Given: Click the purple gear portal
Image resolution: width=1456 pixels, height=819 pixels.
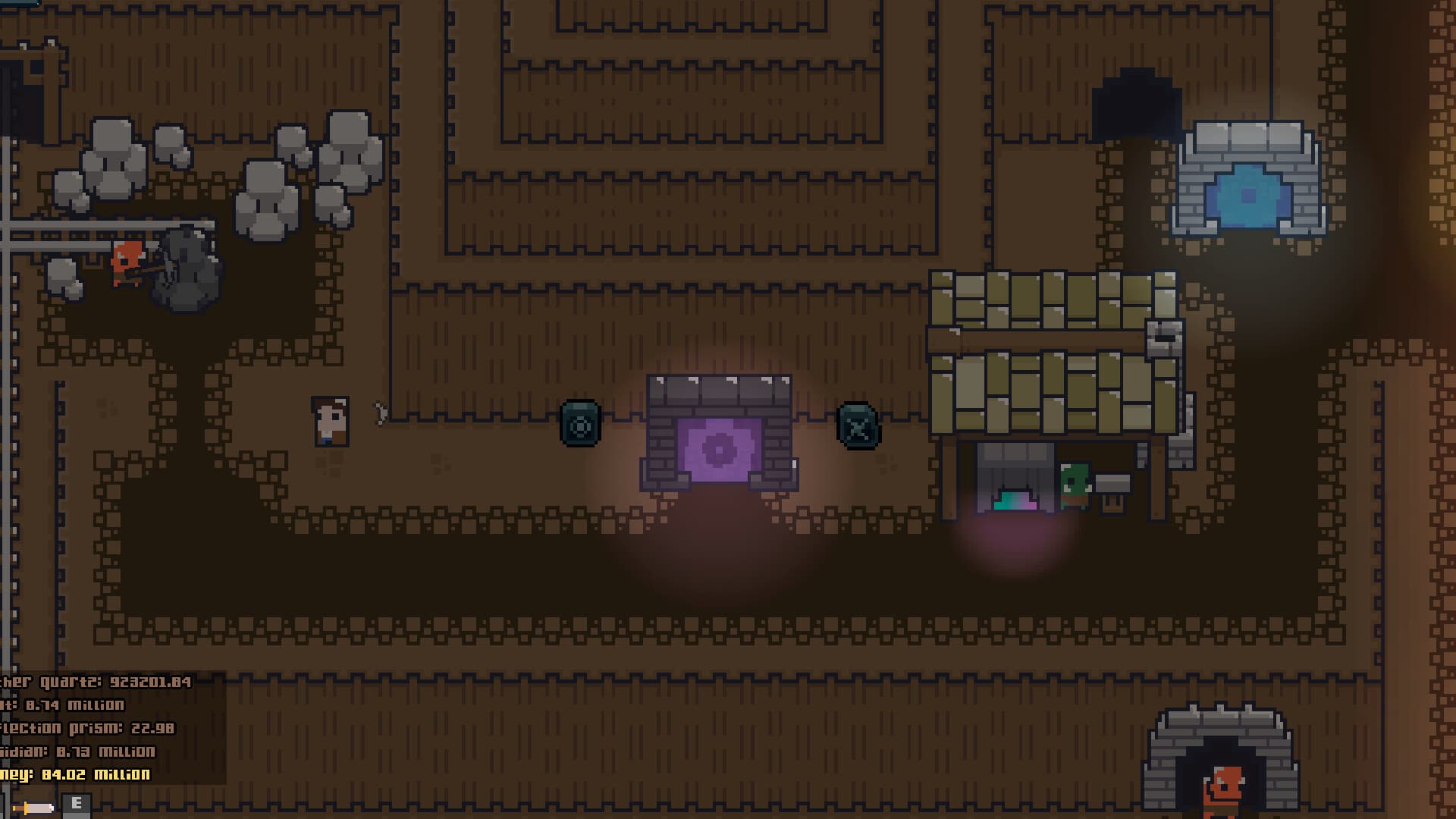Looking at the screenshot, I should (720, 447).
